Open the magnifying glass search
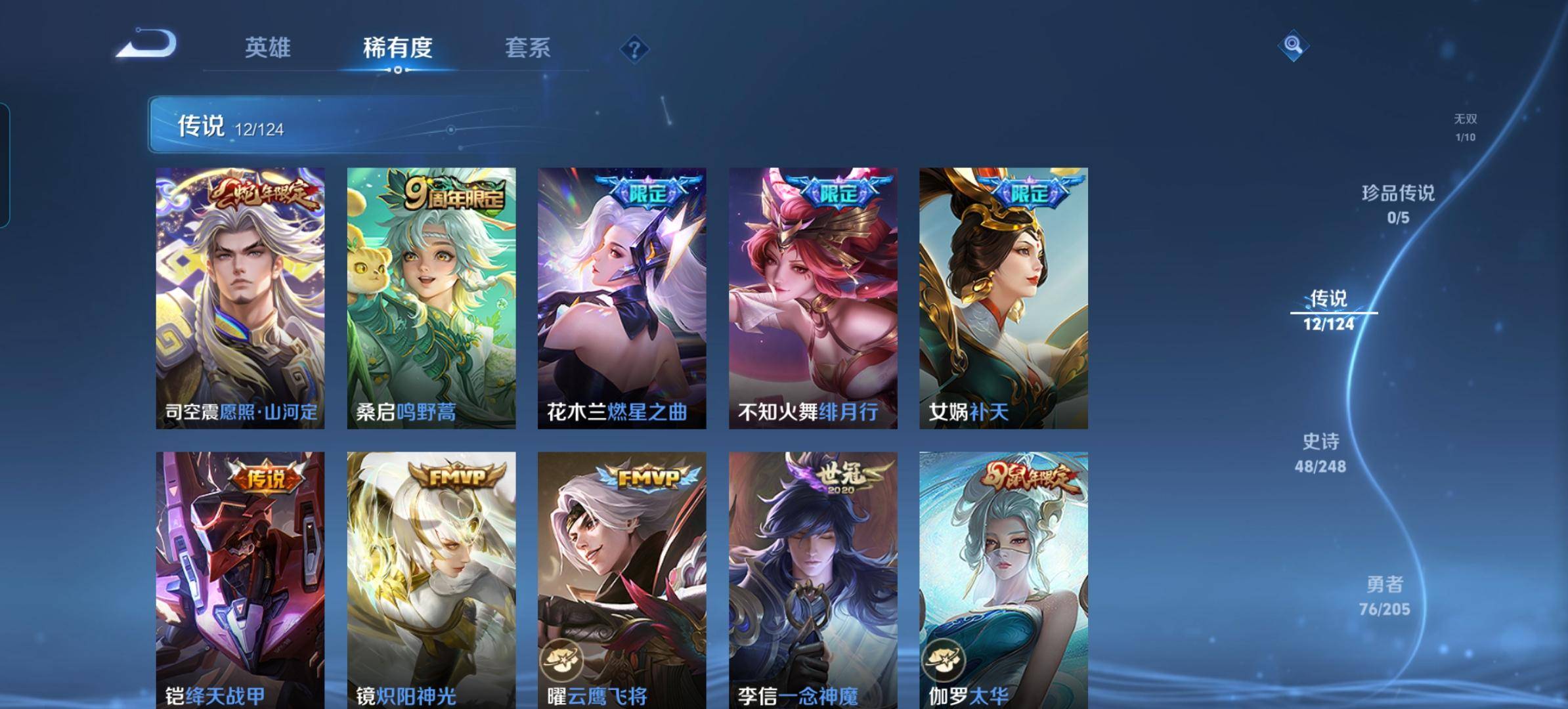 click(x=1293, y=45)
